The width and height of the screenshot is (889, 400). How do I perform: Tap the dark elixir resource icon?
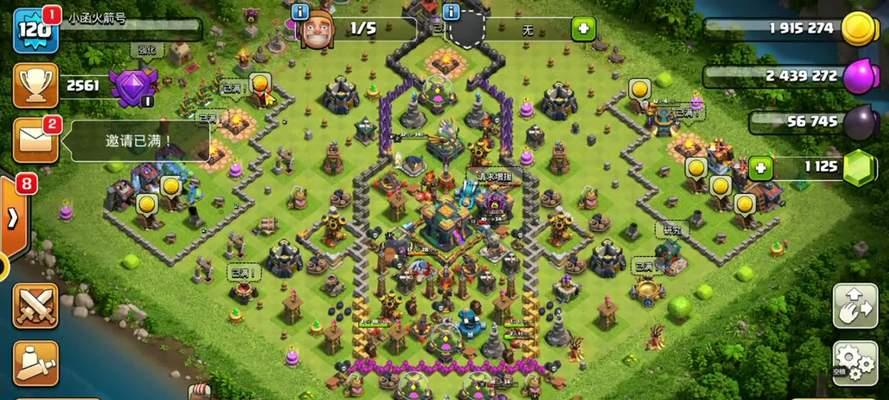(x=859, y=122)
